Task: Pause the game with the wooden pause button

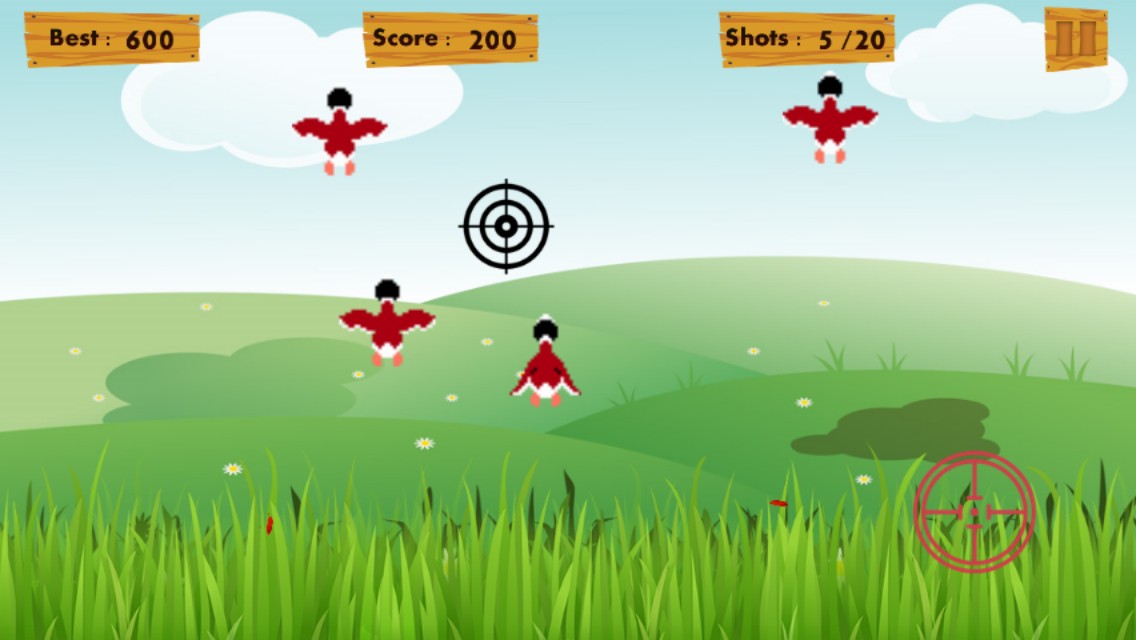Action: [x=1076, y=39]
